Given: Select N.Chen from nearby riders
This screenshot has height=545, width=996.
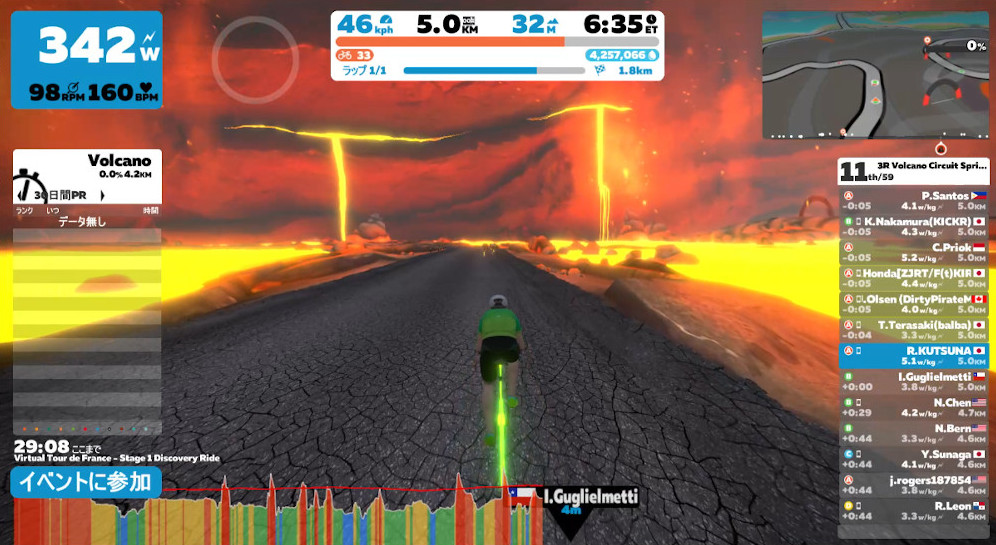Looking at the screenshot, I should (914, 408).
